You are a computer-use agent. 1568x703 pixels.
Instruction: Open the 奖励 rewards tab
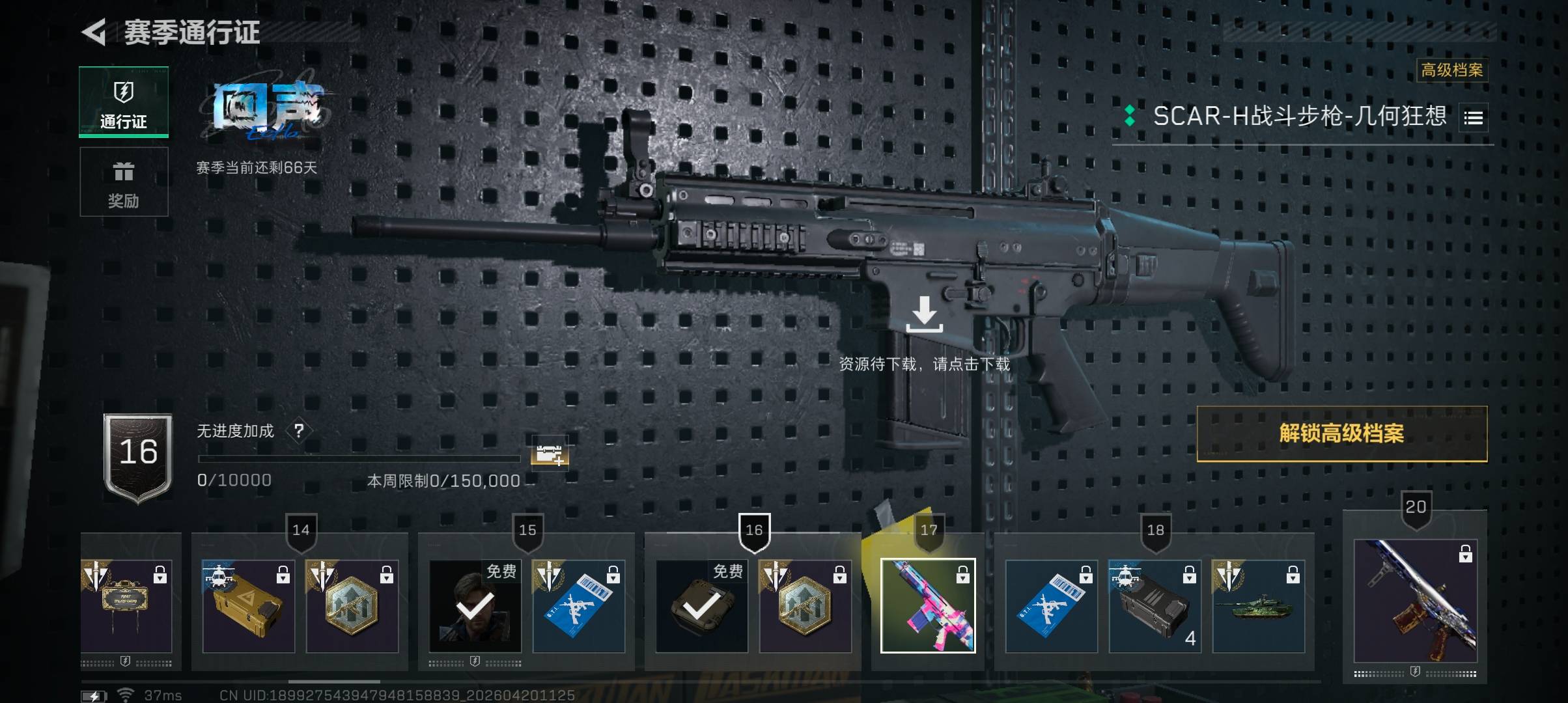(x=124, y=182)
